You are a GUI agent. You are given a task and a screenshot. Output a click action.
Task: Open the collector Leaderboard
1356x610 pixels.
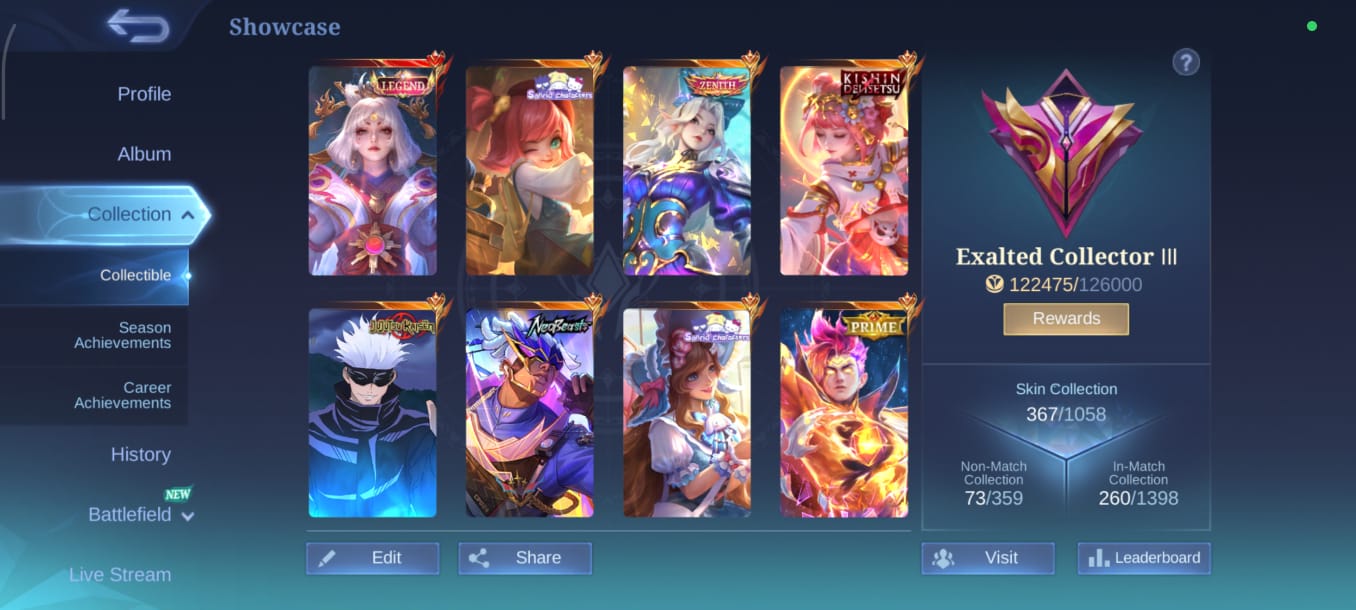pos(1144,558)
